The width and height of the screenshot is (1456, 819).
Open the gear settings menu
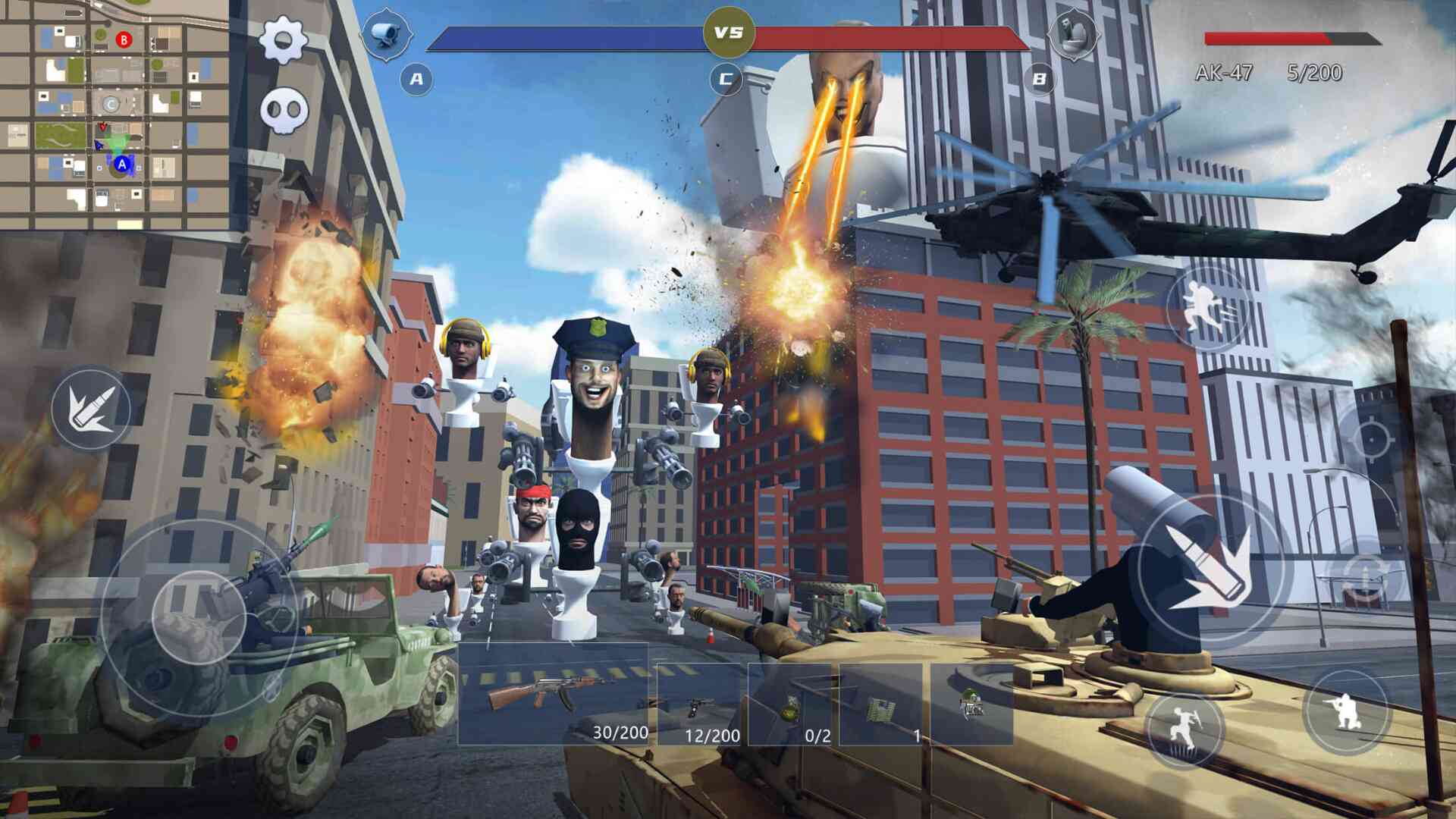283,39
